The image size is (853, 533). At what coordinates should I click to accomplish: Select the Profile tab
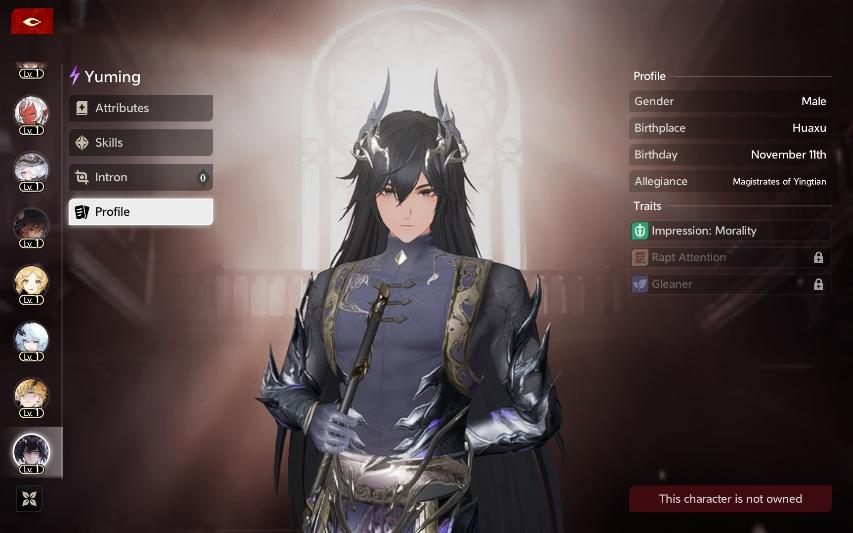tap(140, 212)
